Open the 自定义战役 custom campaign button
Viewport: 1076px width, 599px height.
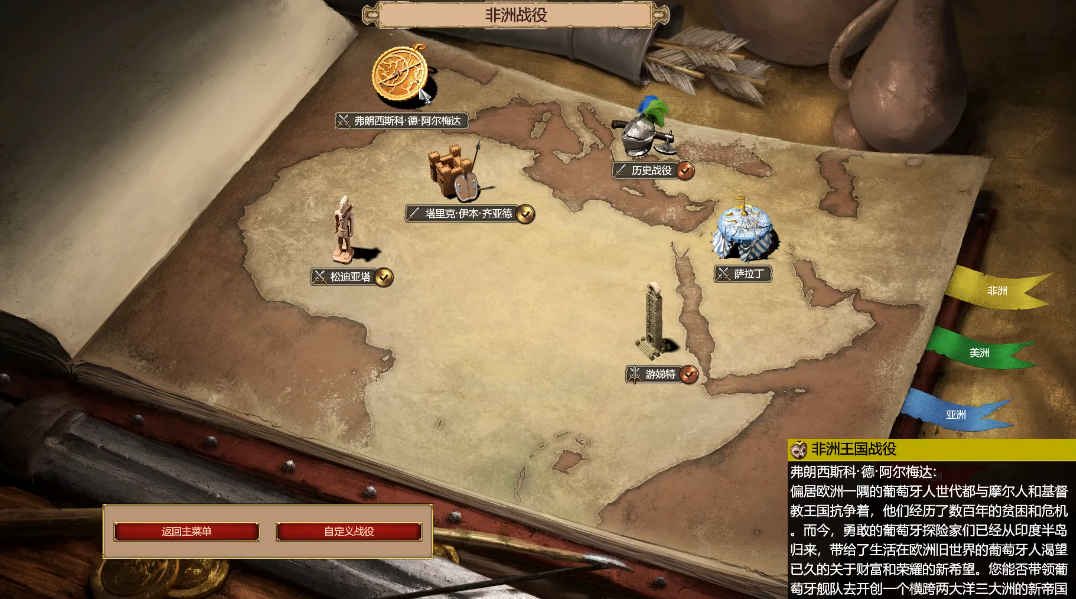click(x=348, y=531)
